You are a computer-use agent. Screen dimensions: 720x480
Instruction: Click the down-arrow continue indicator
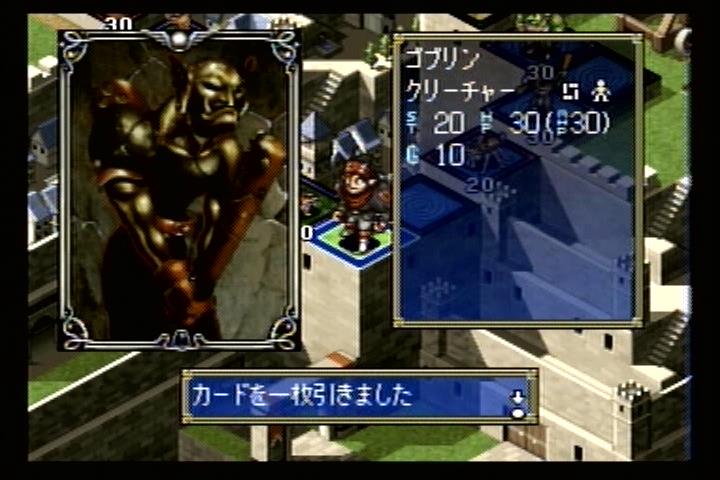pyautogui.click(x=517, y=402)
